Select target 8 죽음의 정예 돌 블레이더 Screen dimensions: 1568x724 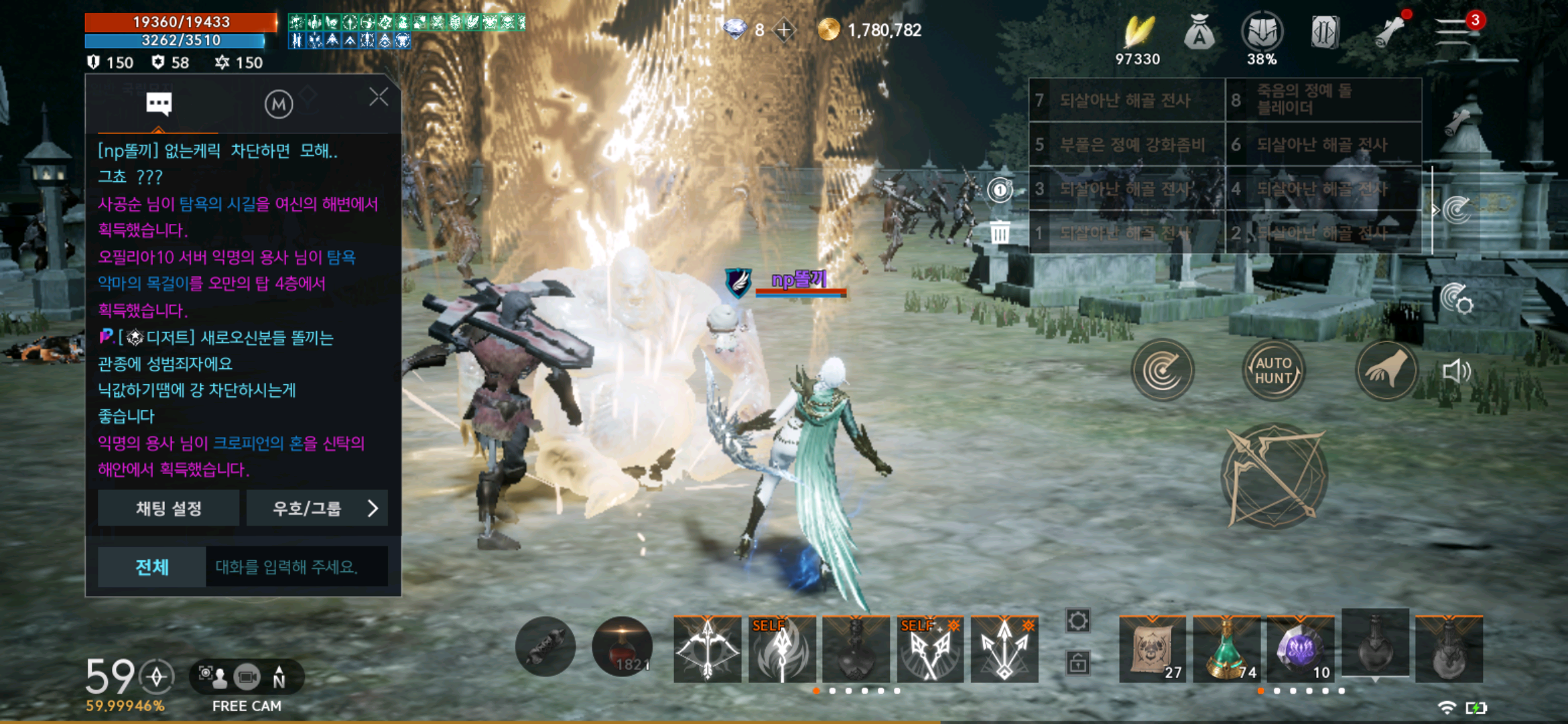[x=1323, y=100]
